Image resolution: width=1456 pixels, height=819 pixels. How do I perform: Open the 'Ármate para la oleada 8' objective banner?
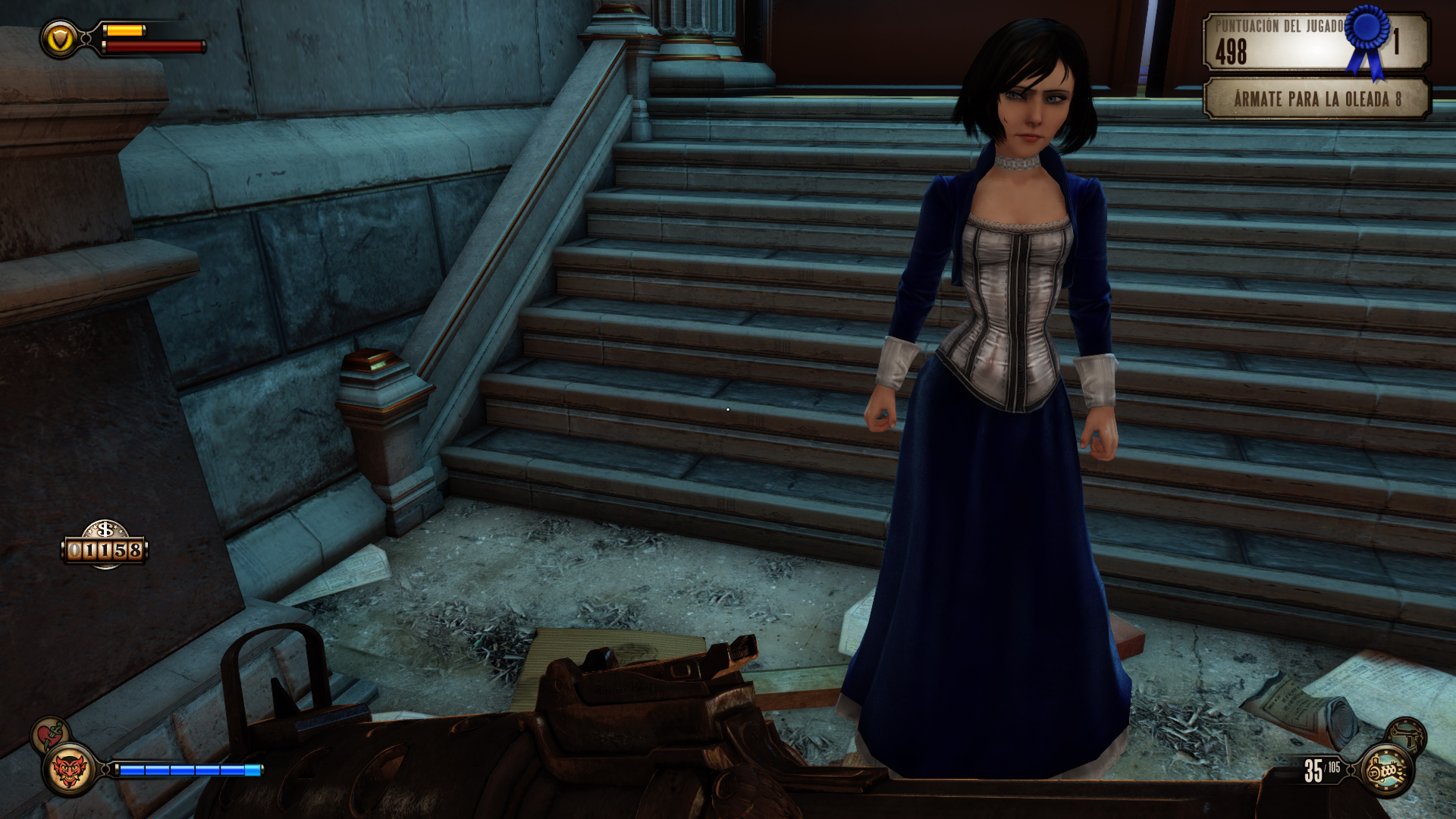[x=1316, y=99]
